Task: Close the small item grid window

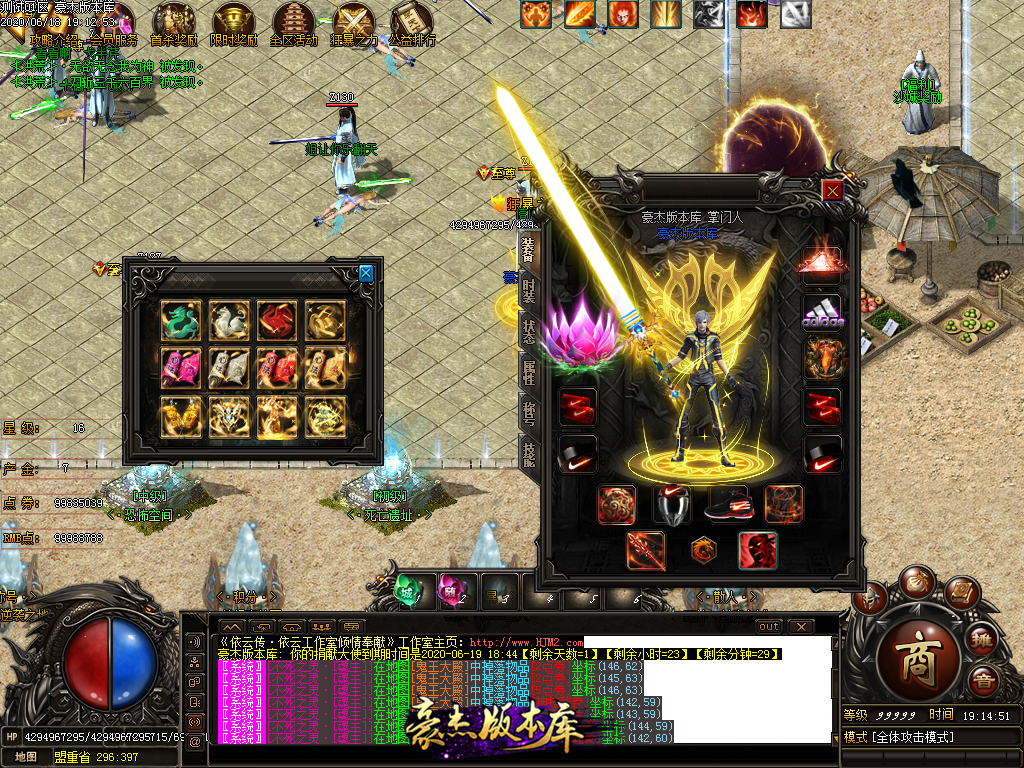Action: [x=366, y=273]
